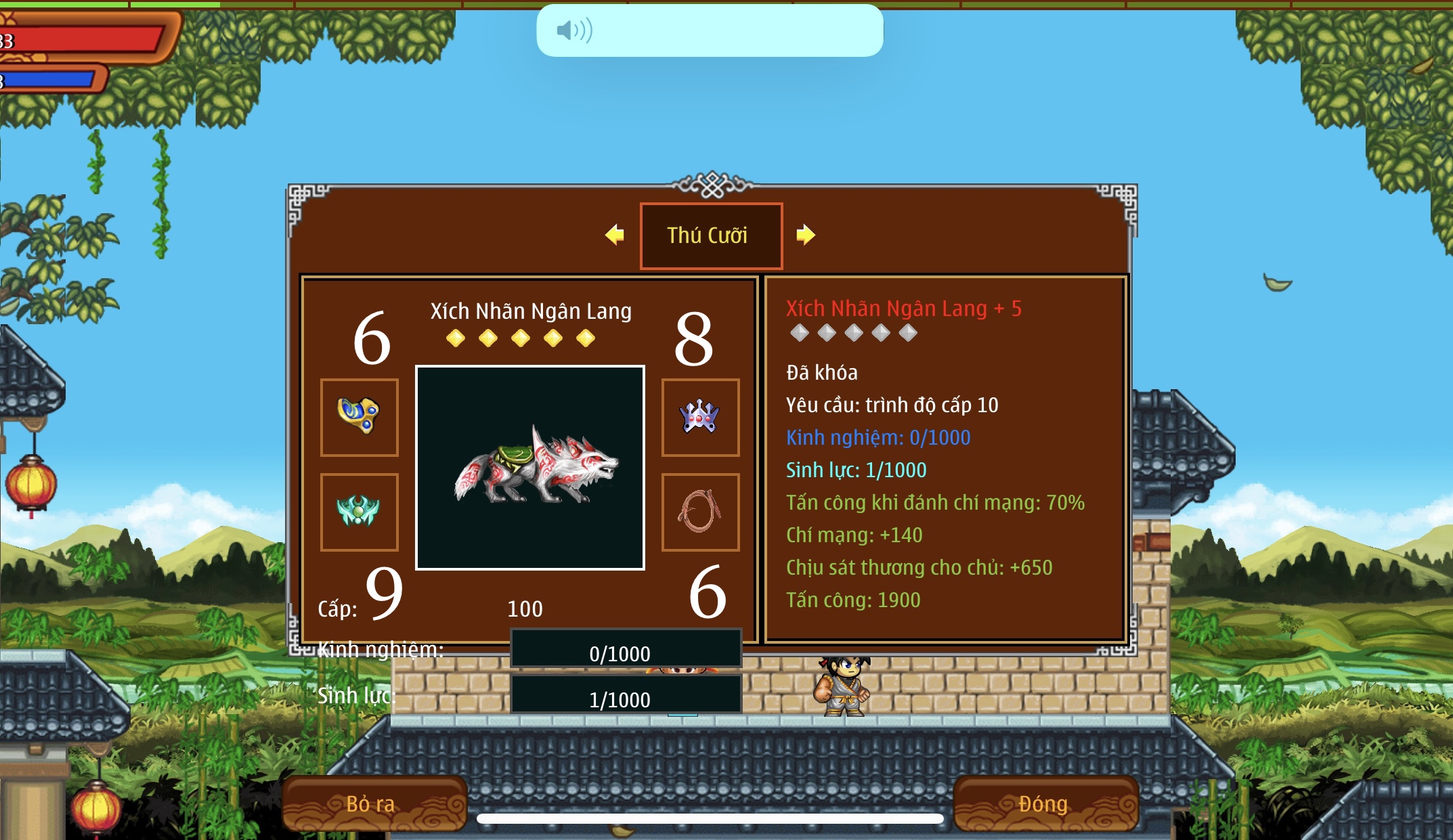Screen dimensions: 1453x840
Task: Tap the speaker sound bar at top
Action: pyautogui.click(x=710, y=30)
